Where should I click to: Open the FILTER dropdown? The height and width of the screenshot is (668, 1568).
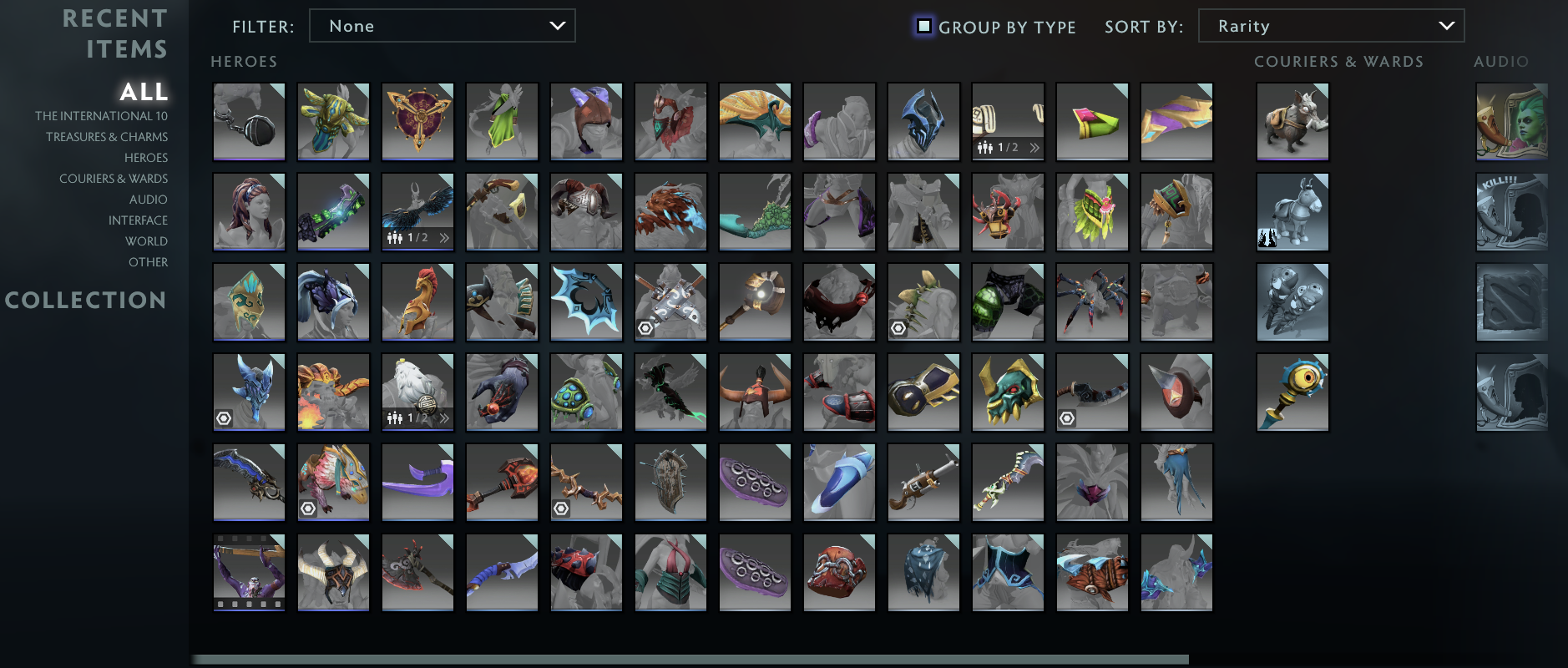point(442,26)
